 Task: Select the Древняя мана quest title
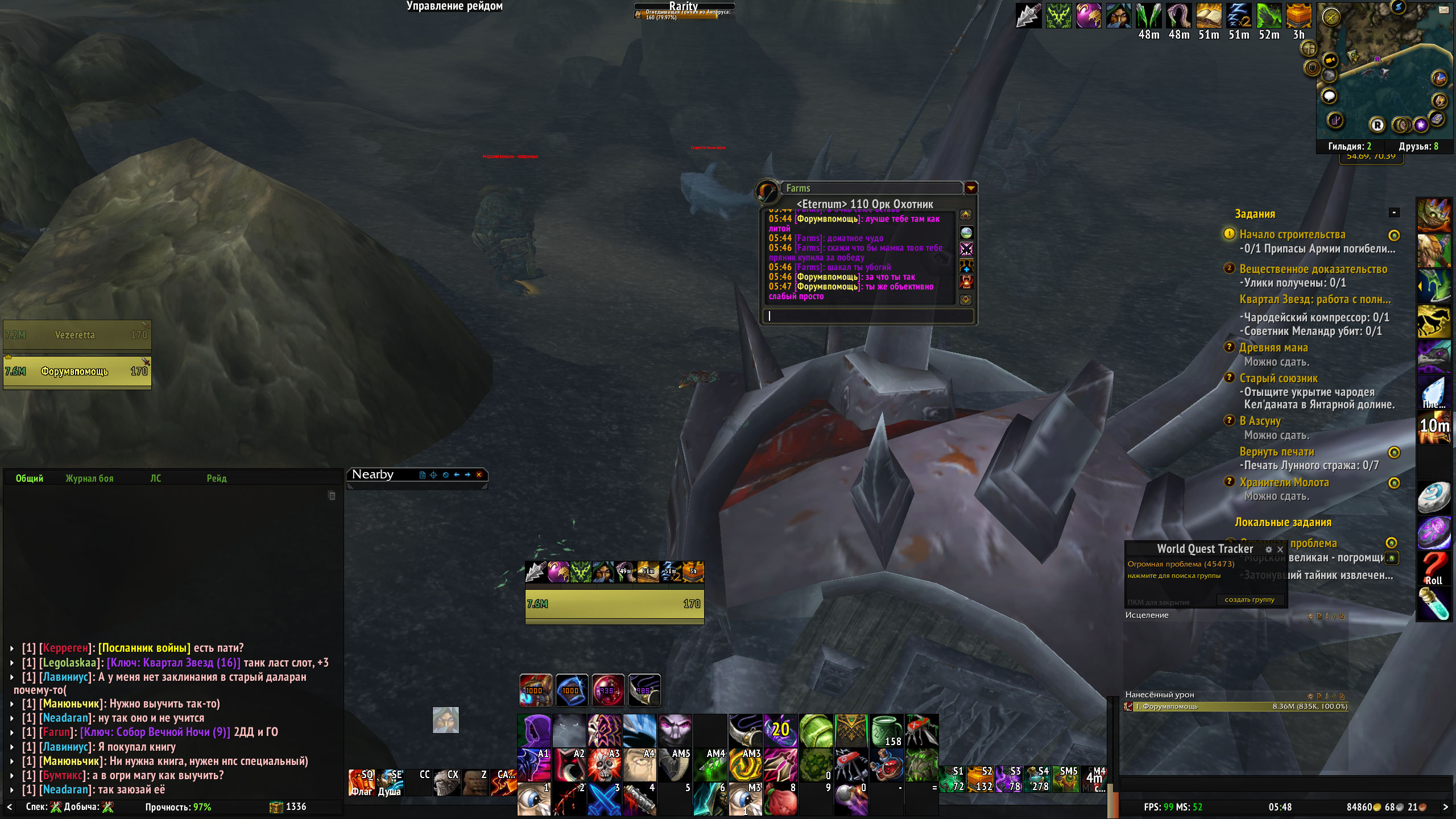[1273, 348]
